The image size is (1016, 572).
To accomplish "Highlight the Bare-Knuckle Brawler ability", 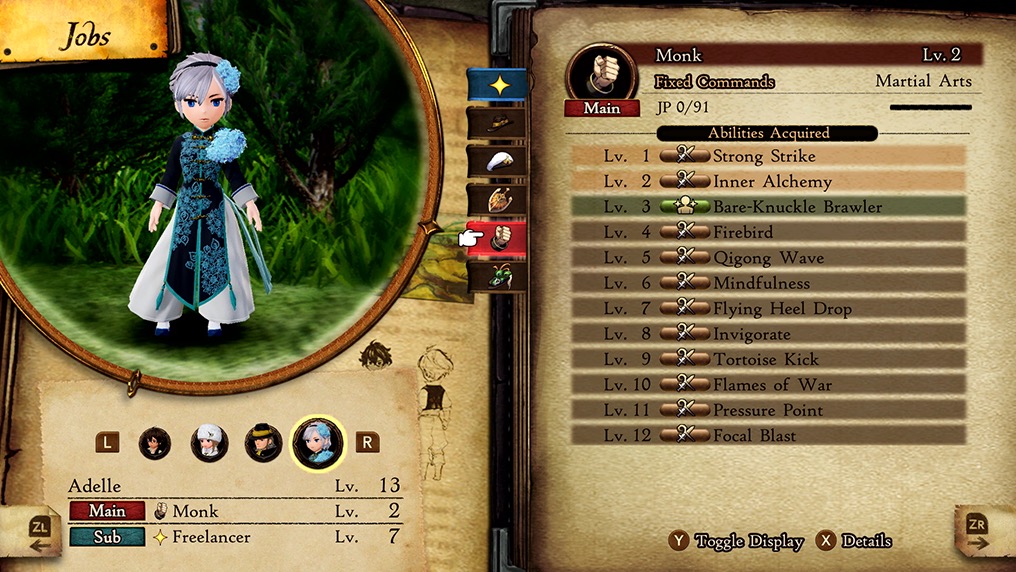I will coord(768,207).
